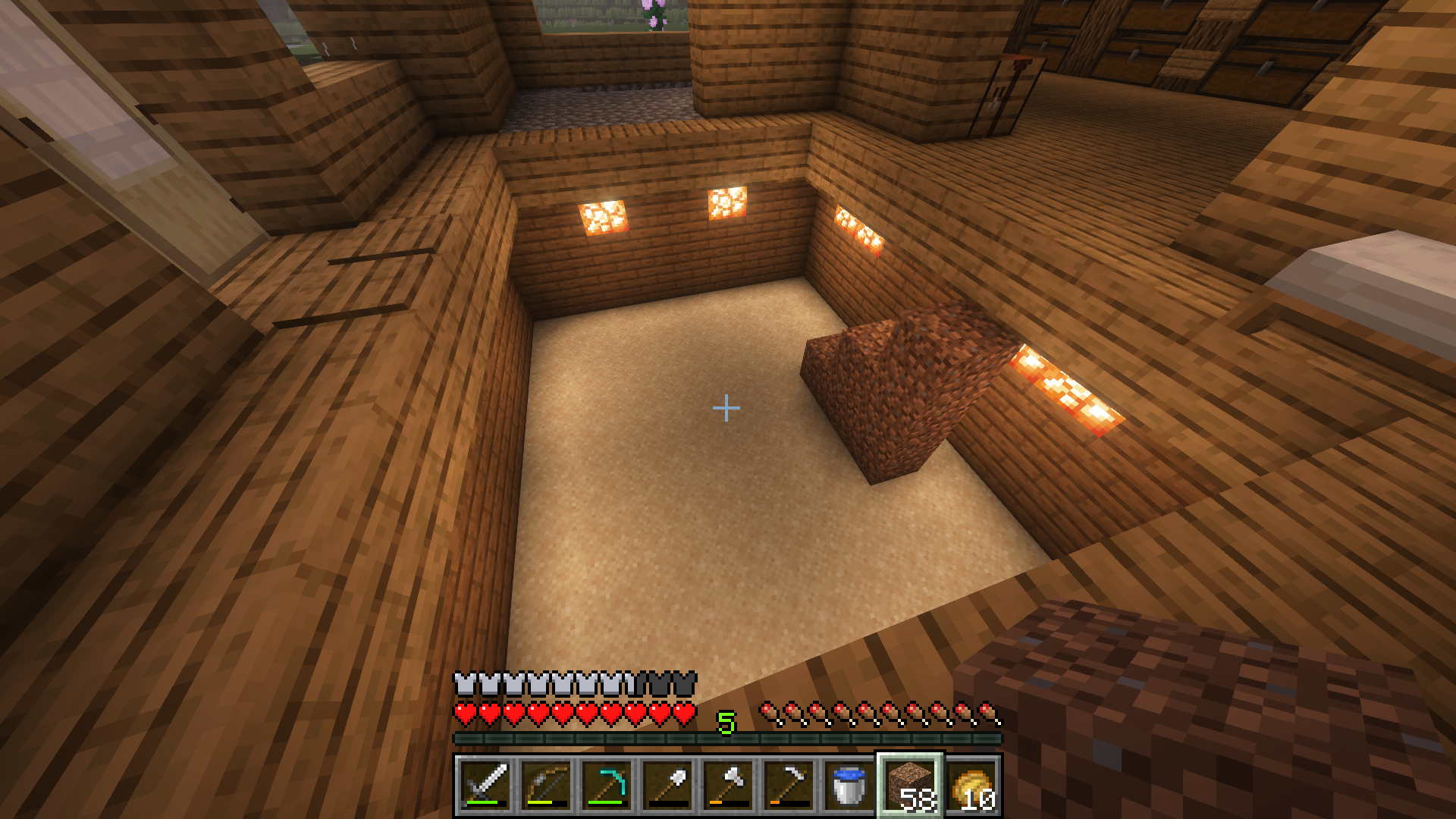Choose the bread stack of 10
Screen dimensions: 1456x819
[x=971, y=785]
